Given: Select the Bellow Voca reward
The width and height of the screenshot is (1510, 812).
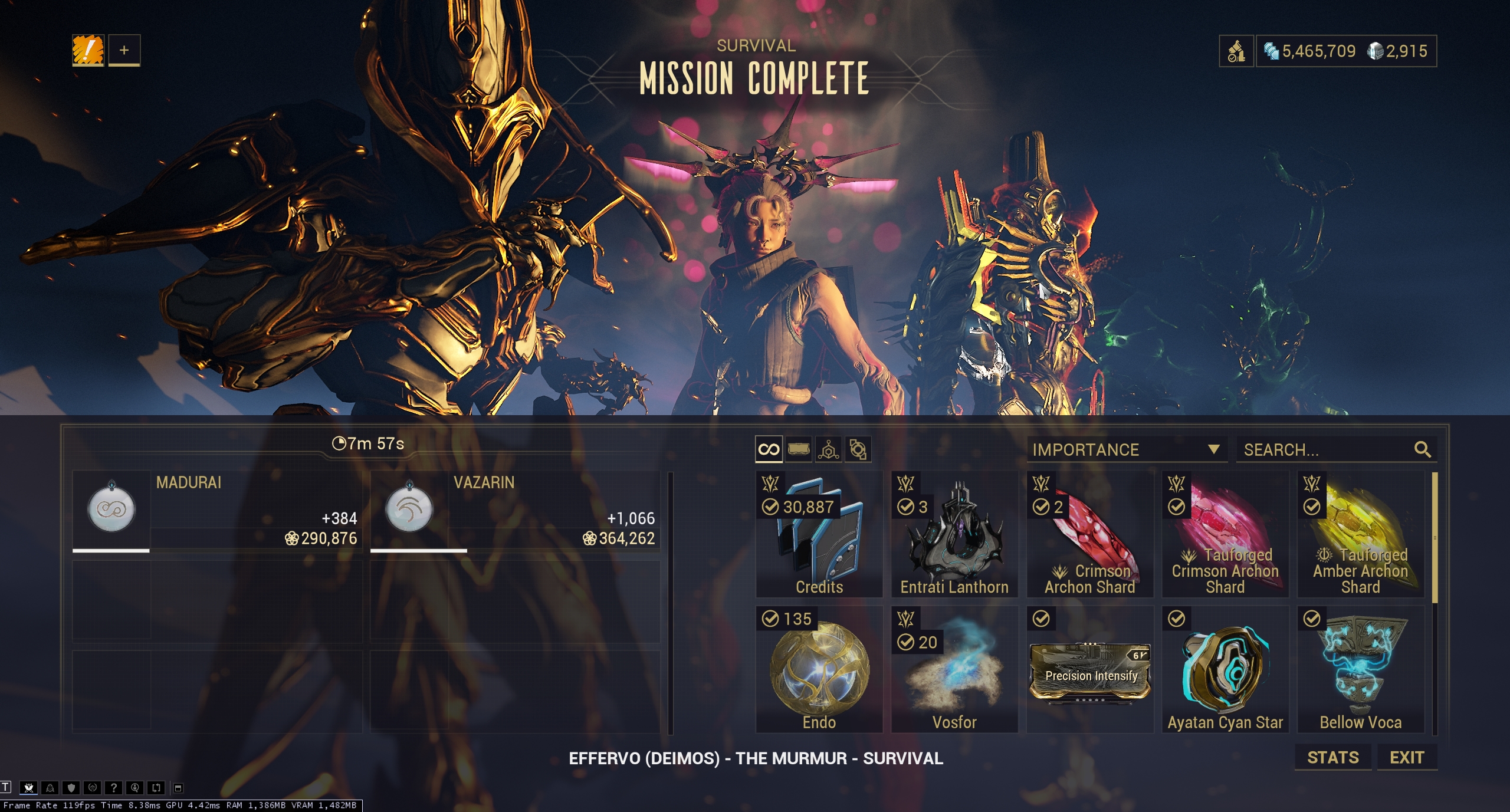Looking at the screenshot, I should point(1360,669).
